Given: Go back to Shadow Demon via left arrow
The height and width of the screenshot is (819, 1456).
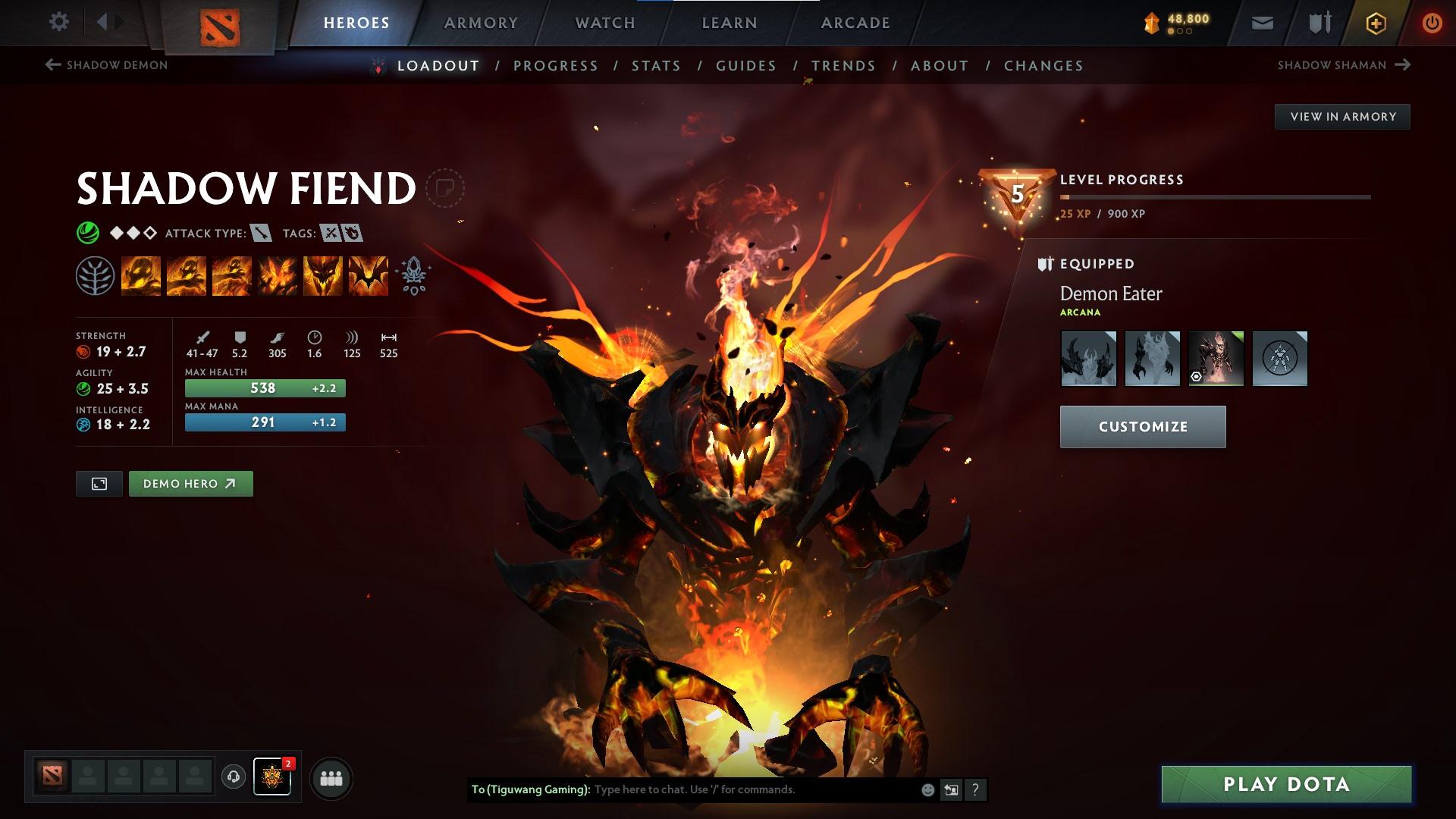Looking at the screenshot, I should (x=52, y=65).
